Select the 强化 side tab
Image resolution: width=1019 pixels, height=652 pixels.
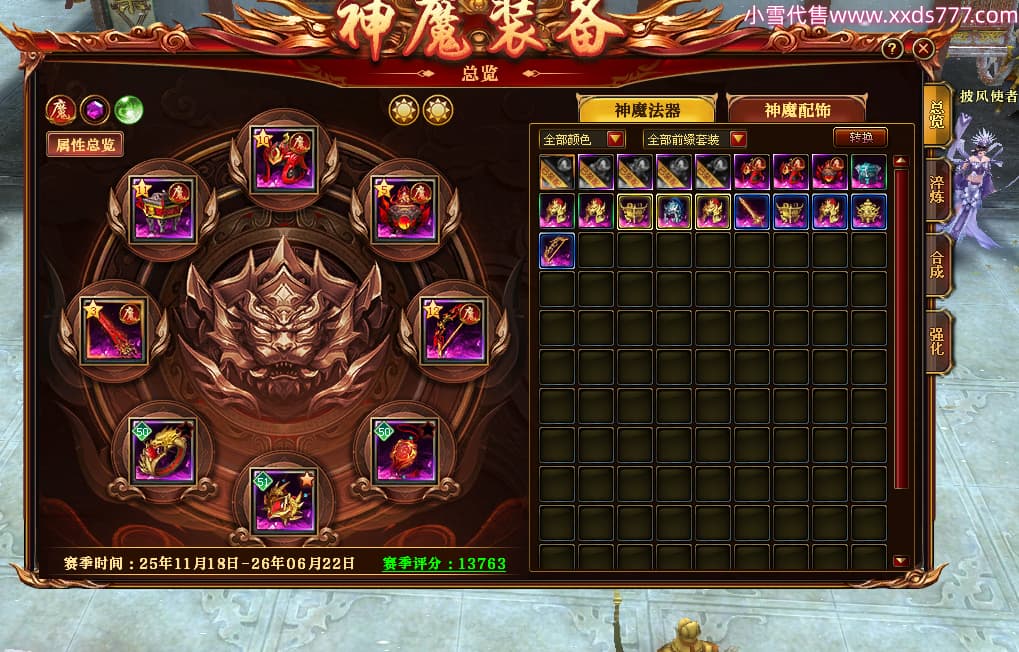tap(937, 341)
